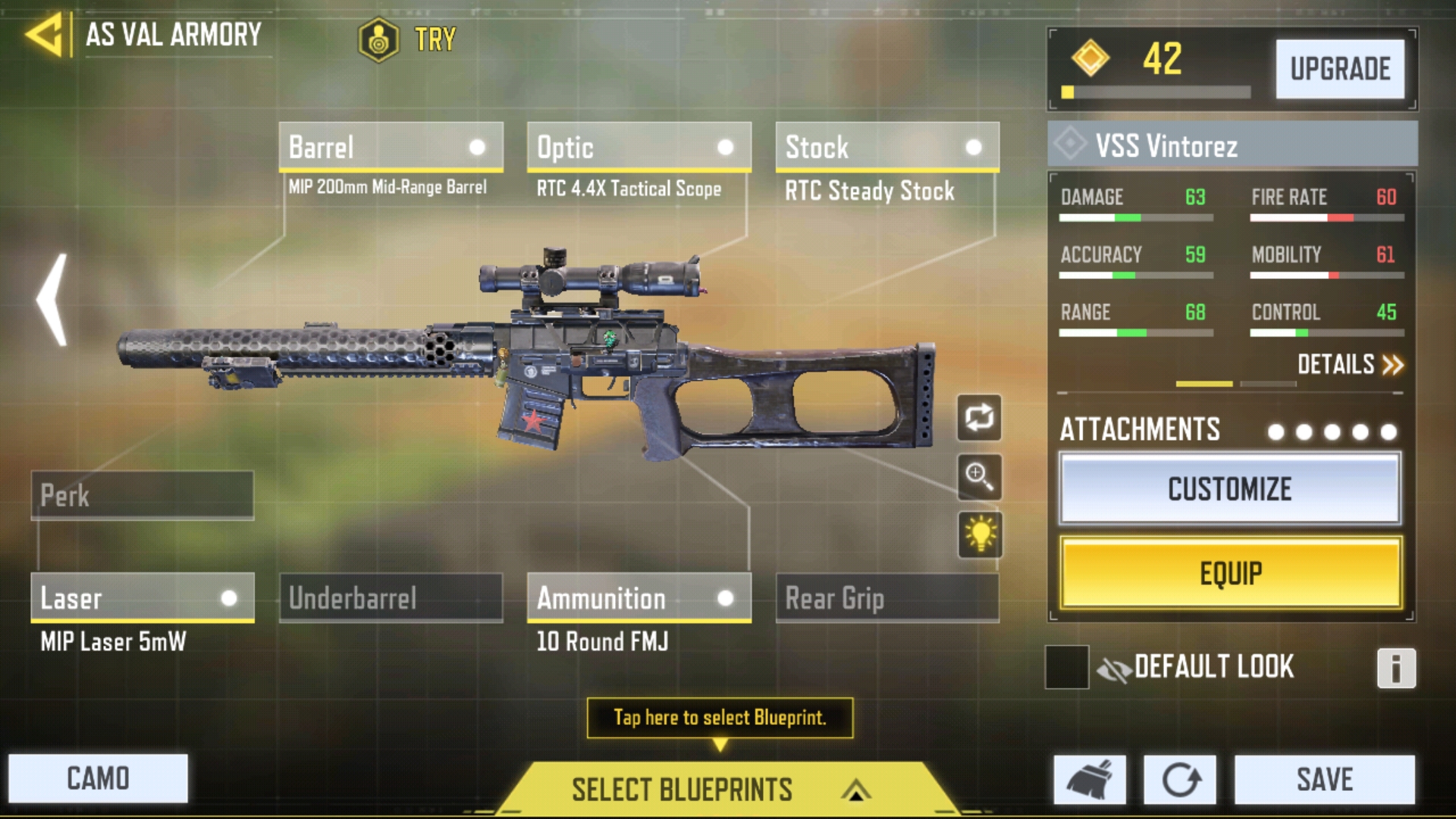Screen dimensions: 1456x819
Task: Enable the DEFAULT LOOK checkbox
Action: pos(1067,667)
